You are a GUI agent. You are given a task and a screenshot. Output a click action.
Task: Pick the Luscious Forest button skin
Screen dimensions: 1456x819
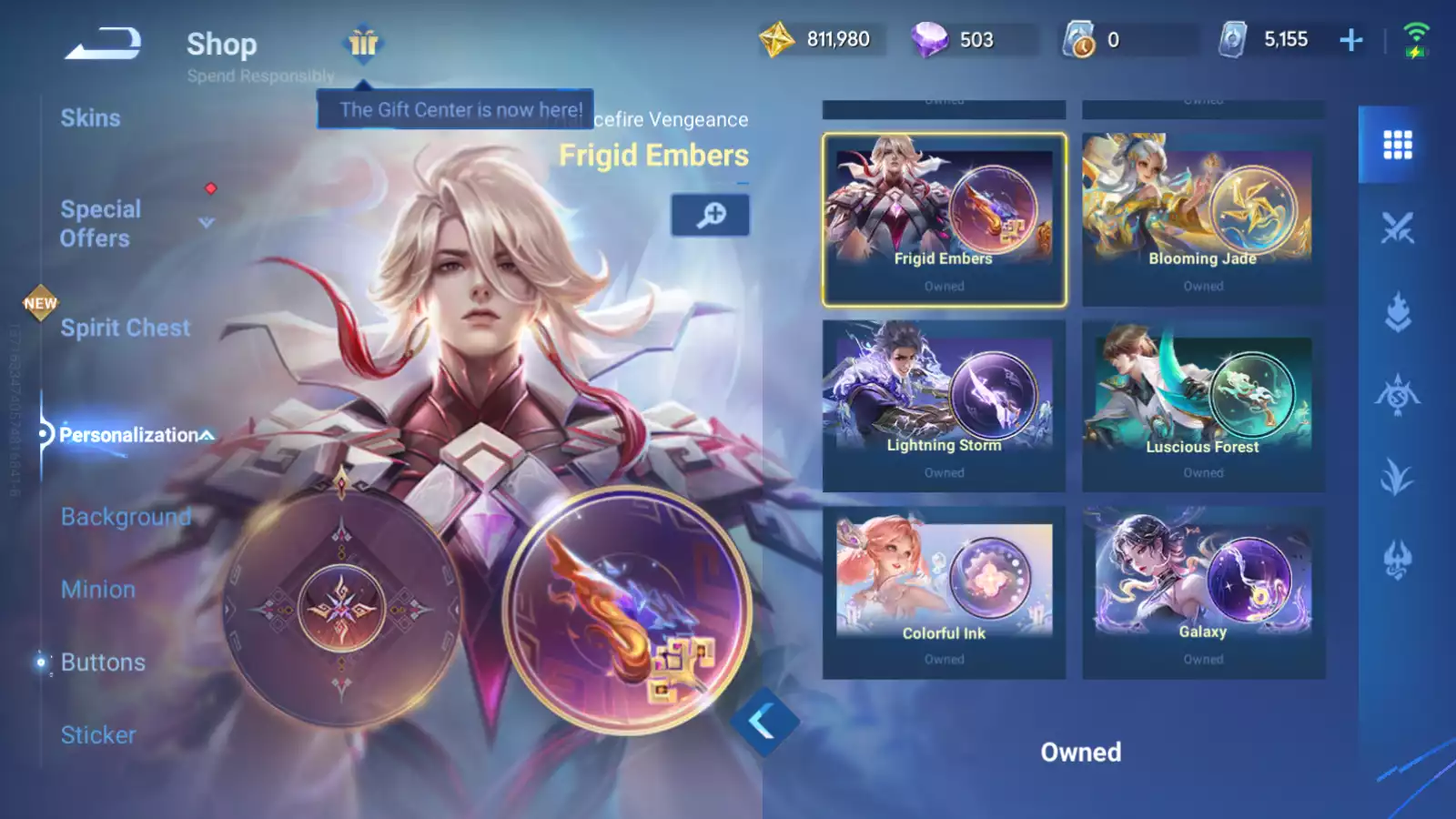click(x=1203, y=405)
